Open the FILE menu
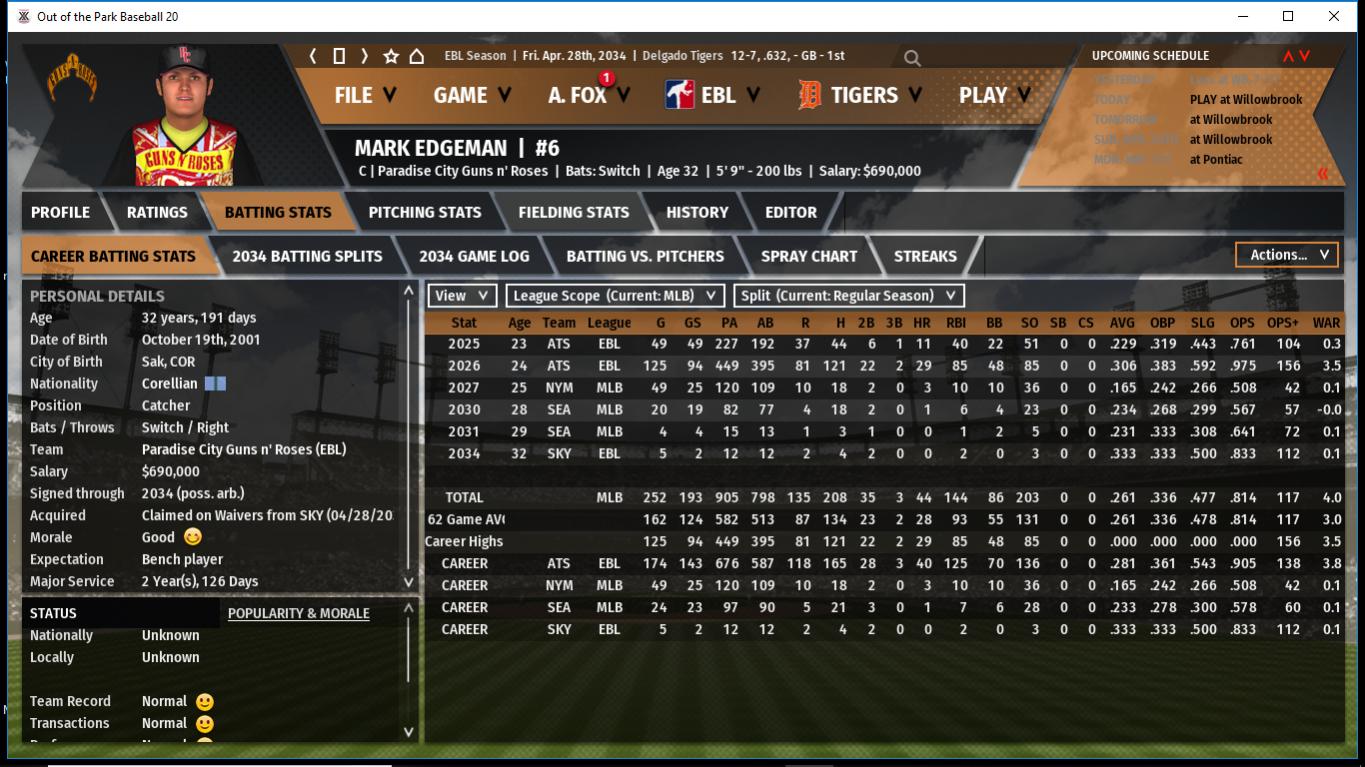The width and height of the screenshot is (1365, 767). click(365, 95)
